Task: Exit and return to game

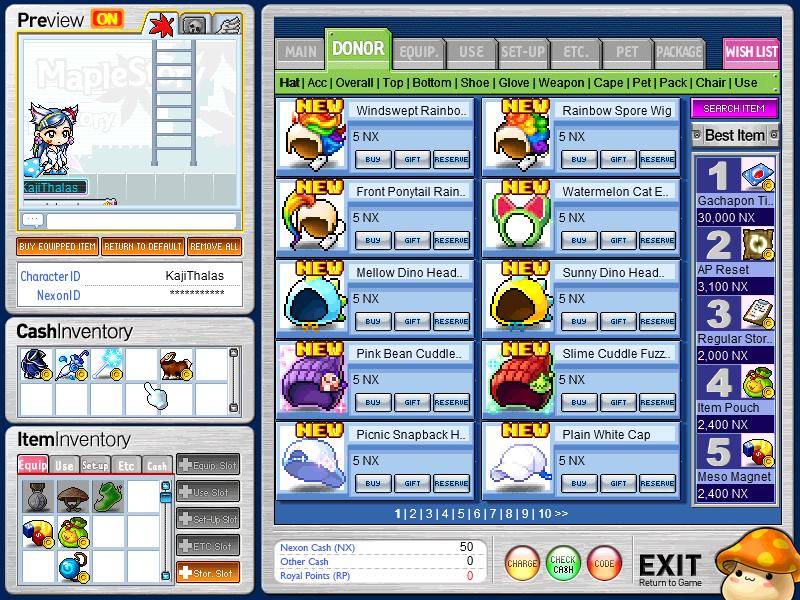Action: (669, 567)
